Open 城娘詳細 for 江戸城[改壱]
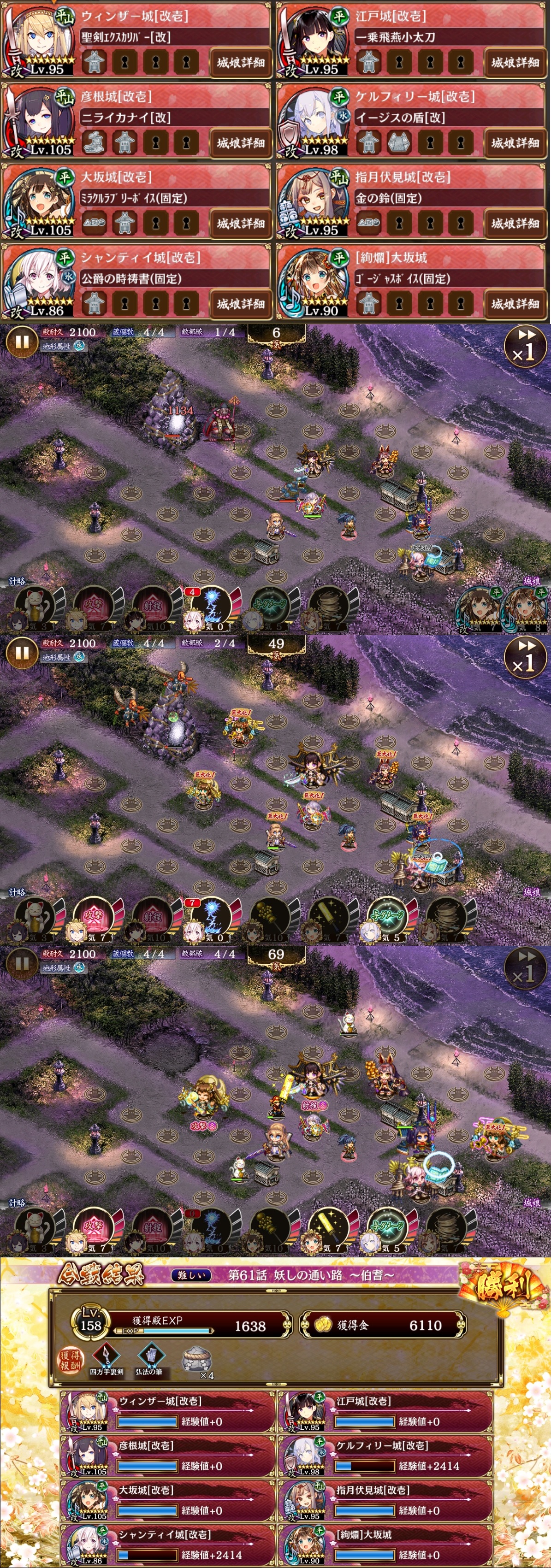 click(x=515, y=62)
